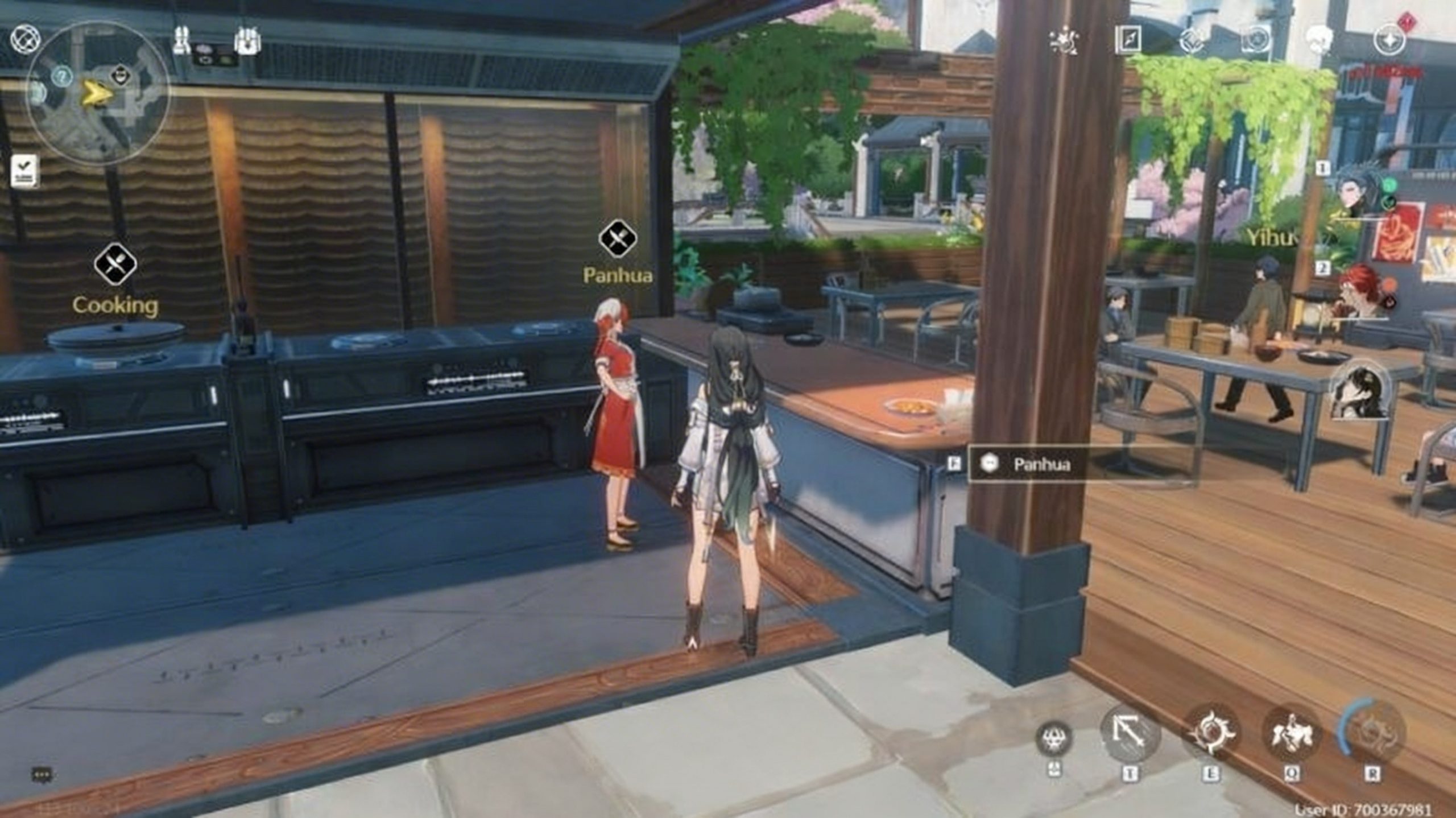Use the arrow-shaped utility tool icon
This screenshot has height=818, width=1456.
tap(1130, 737)
